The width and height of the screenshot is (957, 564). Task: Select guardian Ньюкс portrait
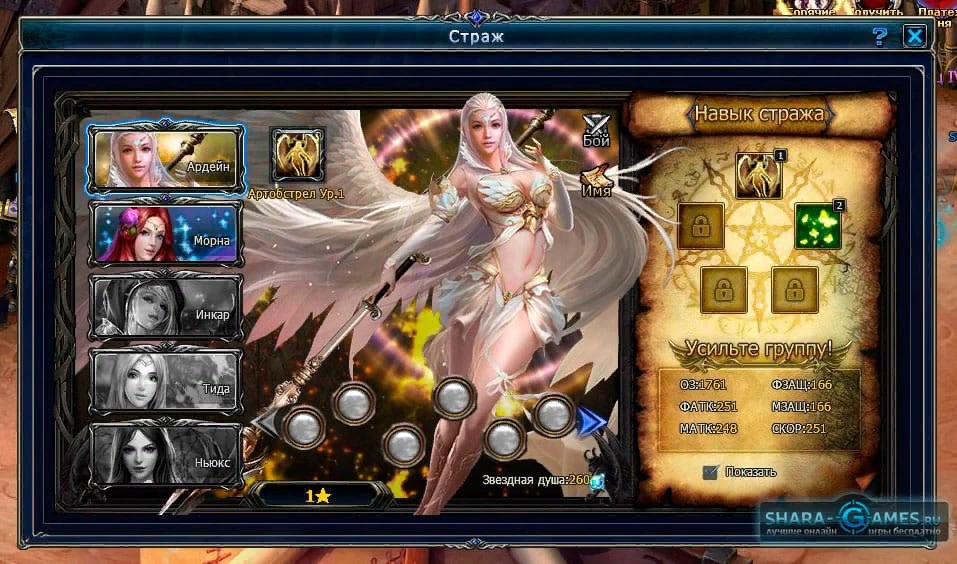point(166,455)
